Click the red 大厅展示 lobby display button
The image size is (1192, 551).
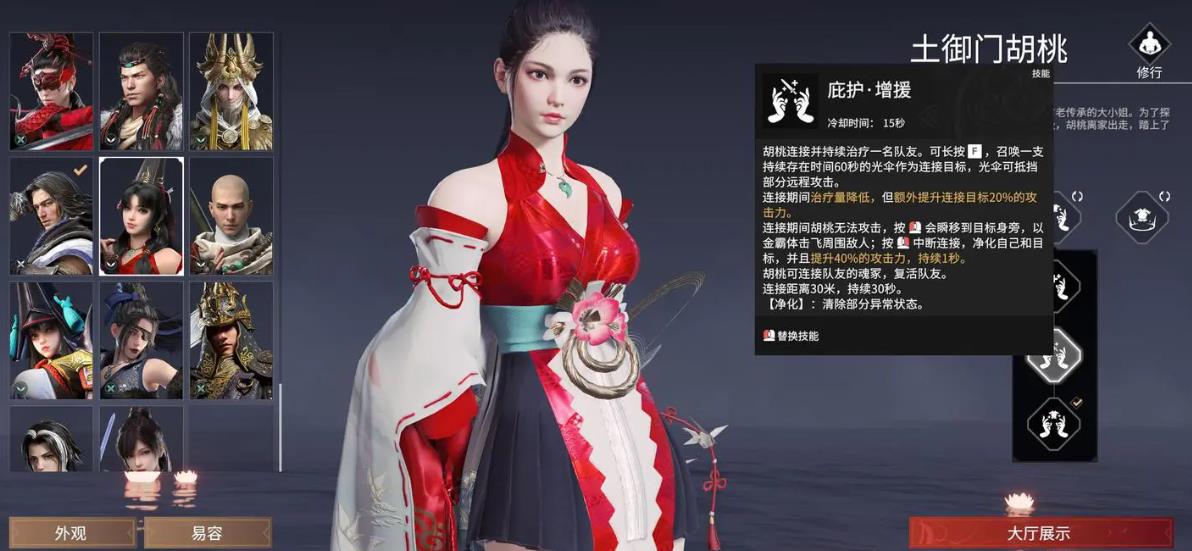1039,533
